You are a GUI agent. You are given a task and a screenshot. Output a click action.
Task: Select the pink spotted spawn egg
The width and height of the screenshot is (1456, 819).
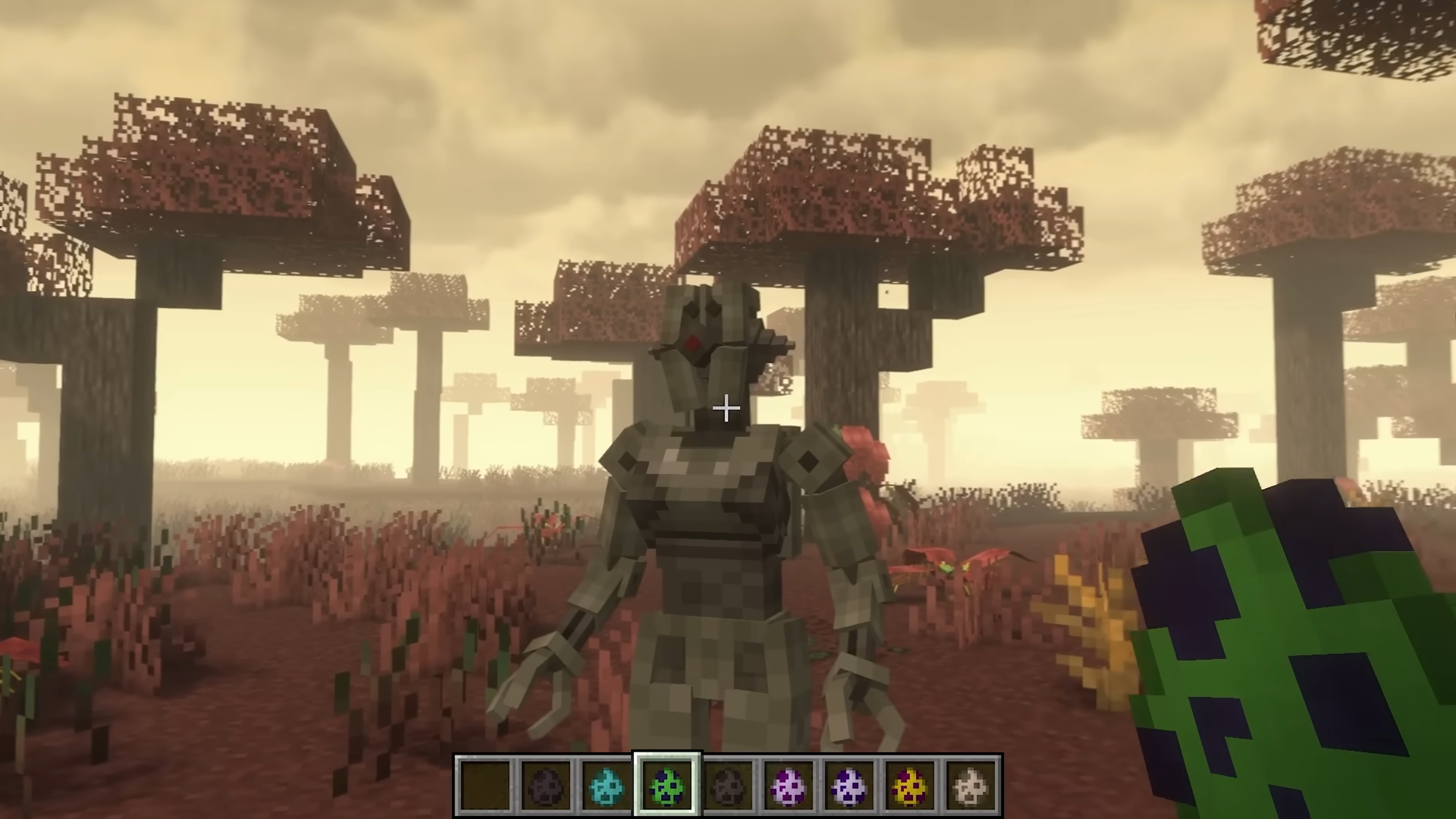(x=789, y=786)
